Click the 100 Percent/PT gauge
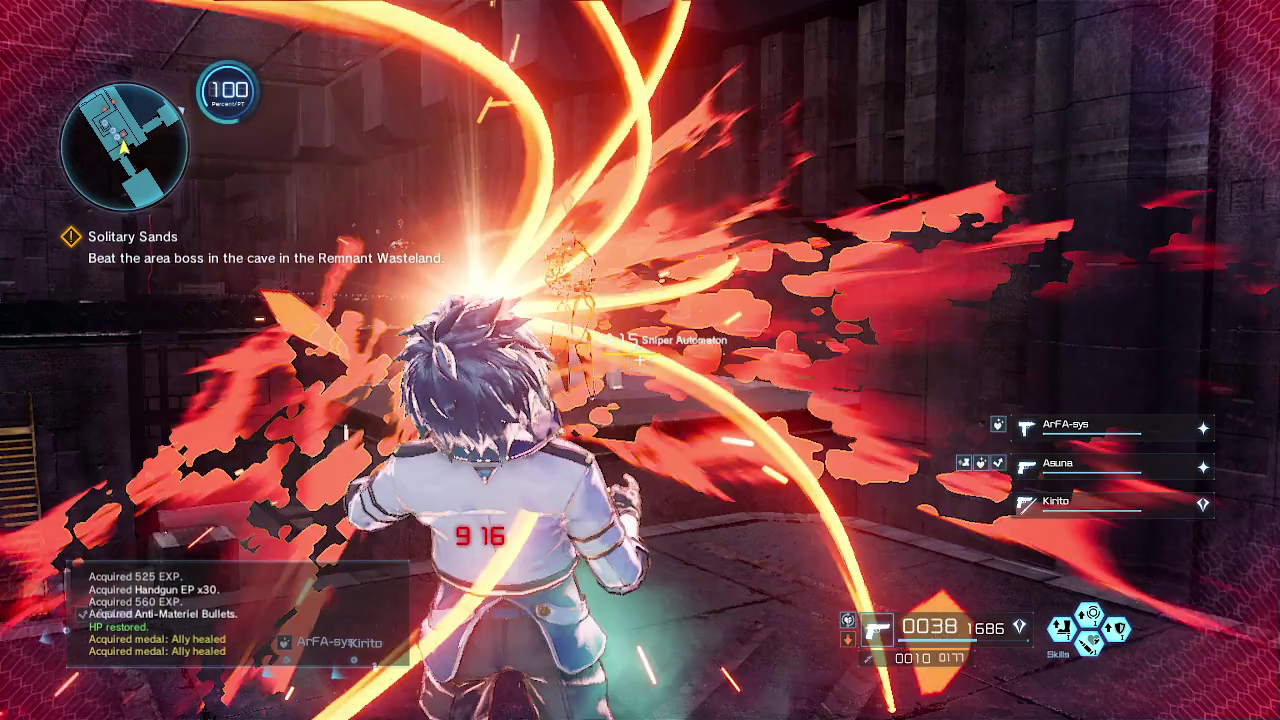1280x720 pixels. (x=228, y=93)
